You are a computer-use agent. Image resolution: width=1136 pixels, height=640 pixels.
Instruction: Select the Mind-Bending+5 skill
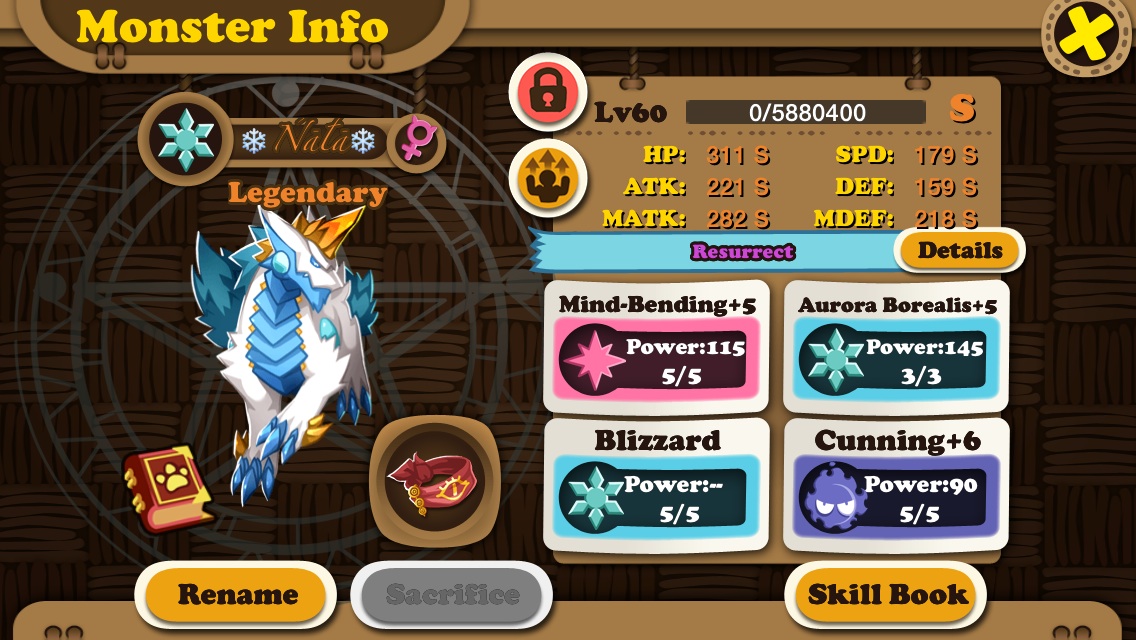click(657, 346)
